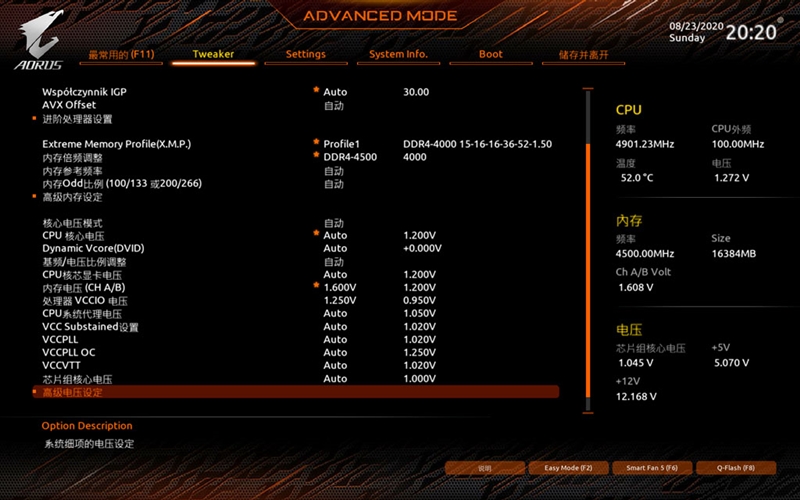Select the VCCPLL OC voltage entry
The image size is (800, 500).
click(x=69, y=352)
